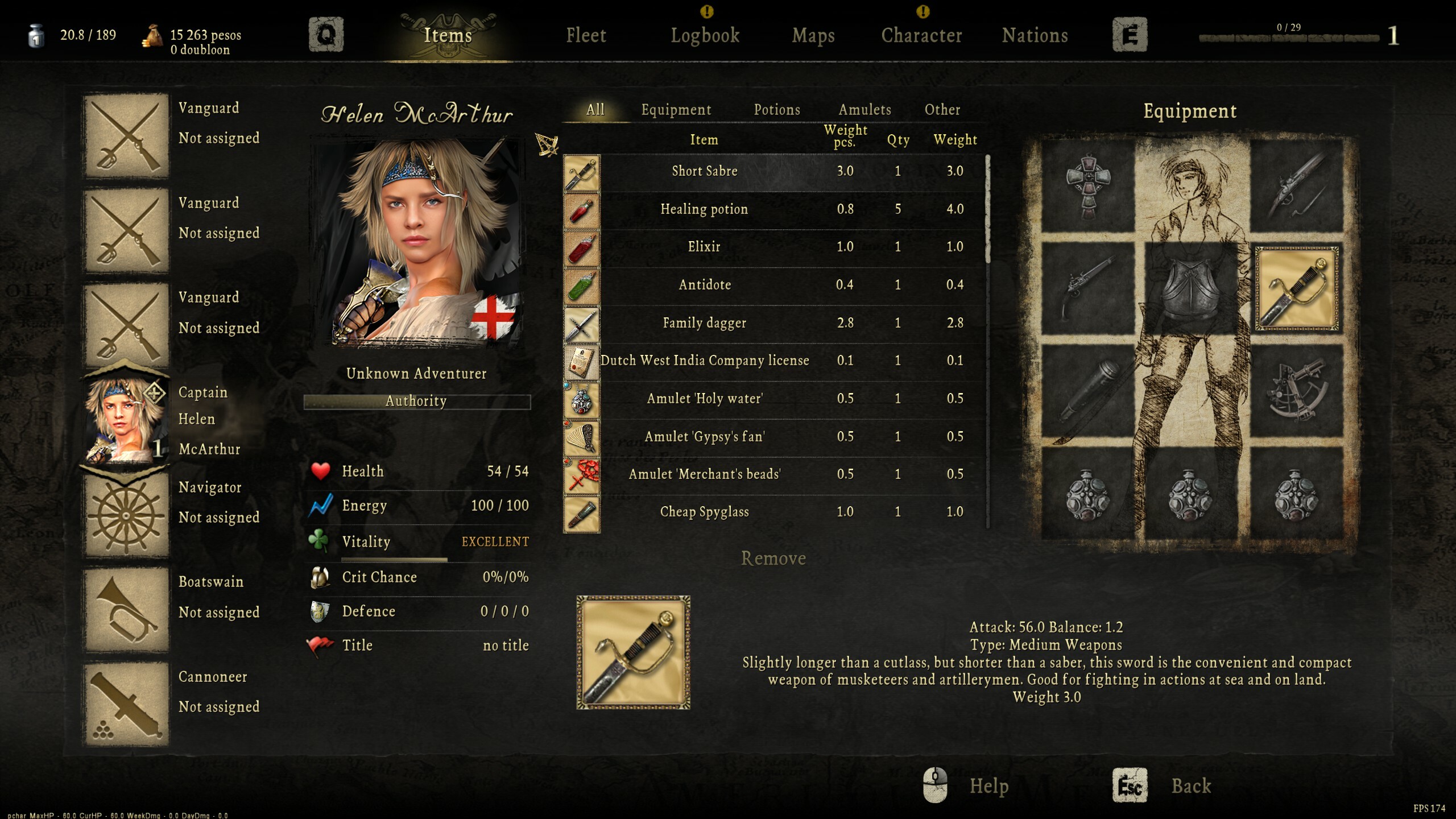Select the Healing potion row
The image size is (1456, 819).
[x=704, y=209]
